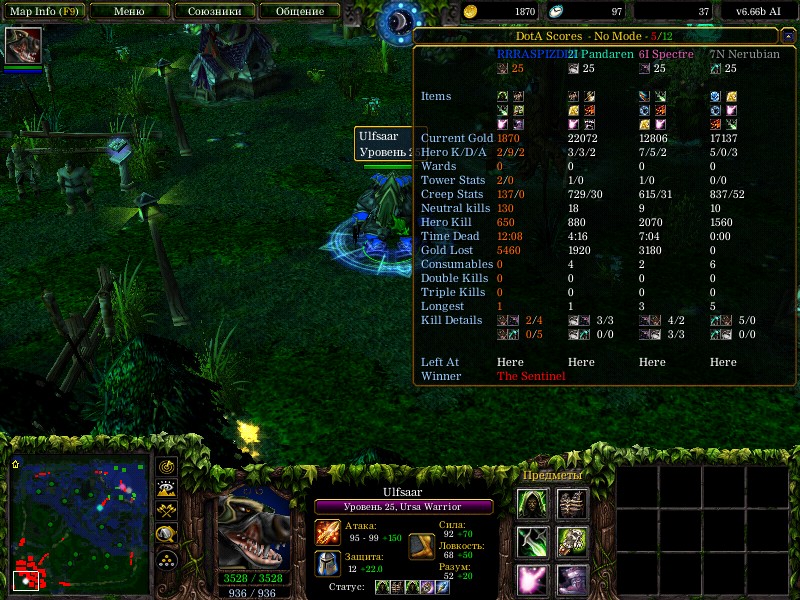The height and width of the screenshot is (600, 800).
Task: Select the purple boots inventory item
Action: (572, 580)
